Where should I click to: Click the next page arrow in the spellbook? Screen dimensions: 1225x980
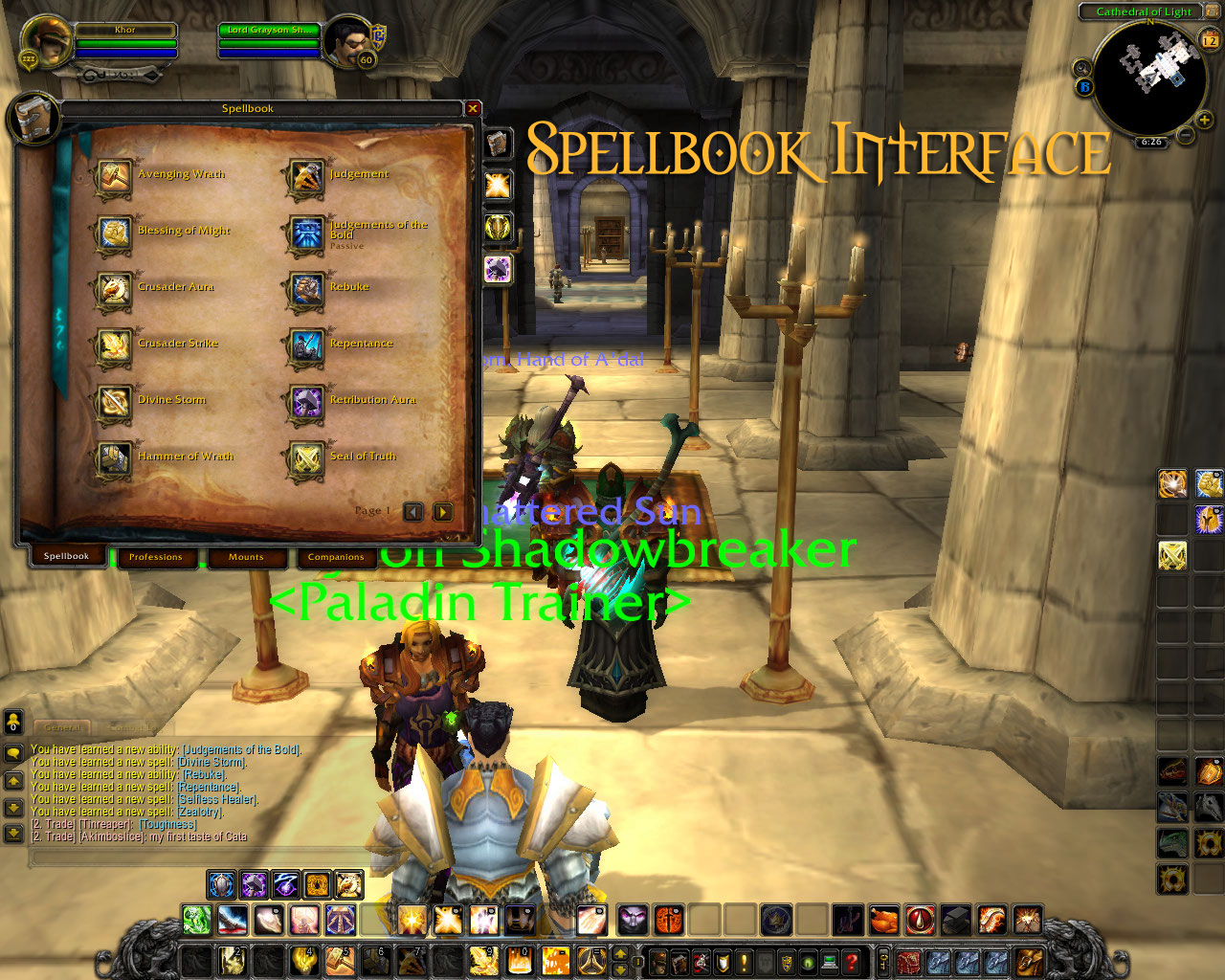[442, 512]
